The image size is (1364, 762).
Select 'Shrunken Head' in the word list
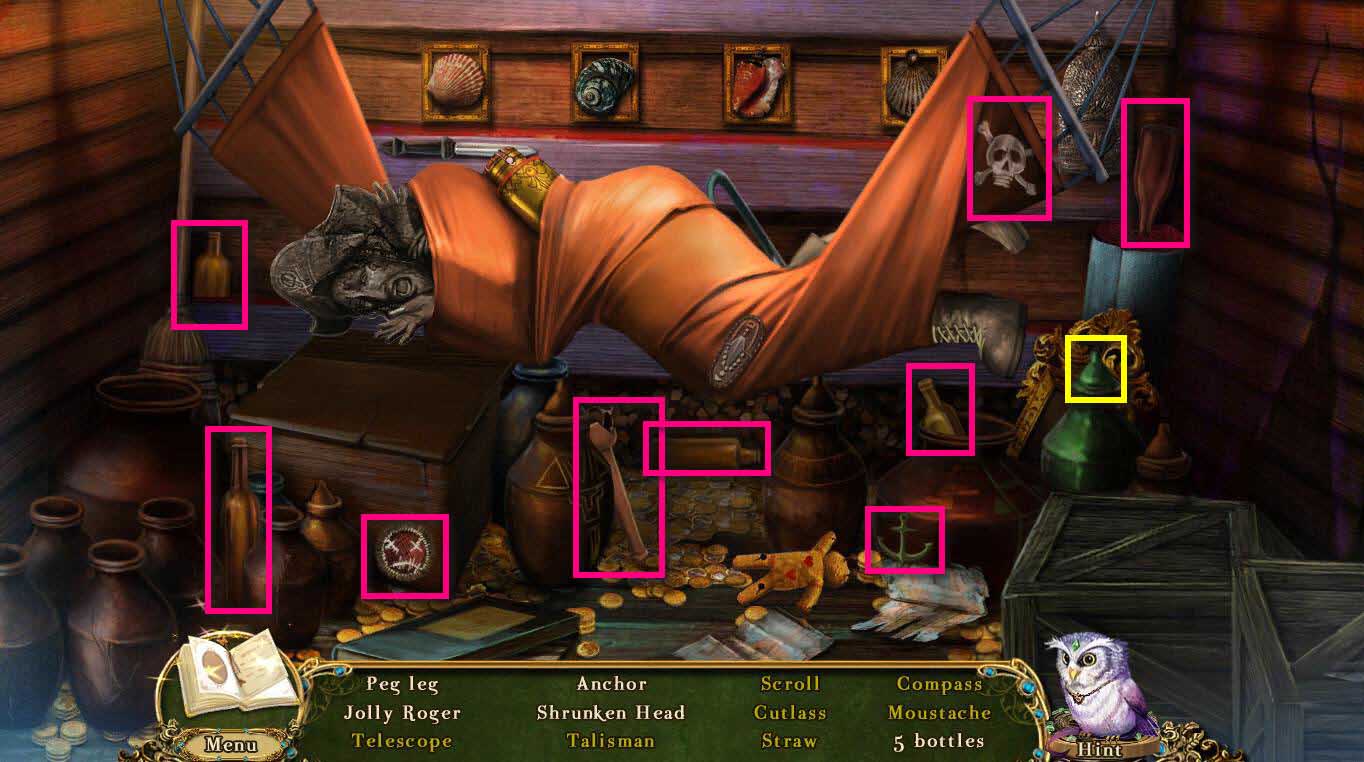click(x=612, y=713)
